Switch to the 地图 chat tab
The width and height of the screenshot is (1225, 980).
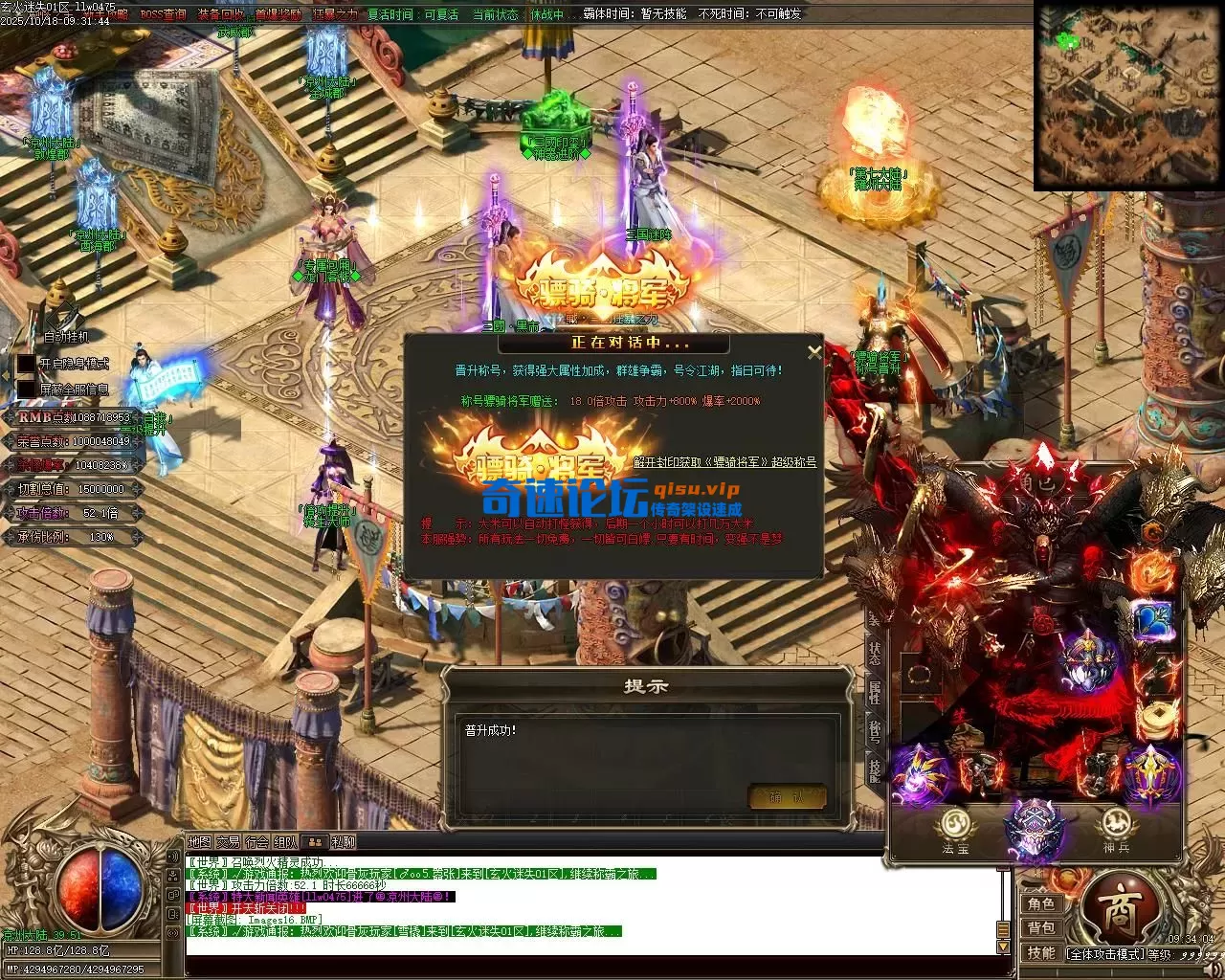click(199, 842)
